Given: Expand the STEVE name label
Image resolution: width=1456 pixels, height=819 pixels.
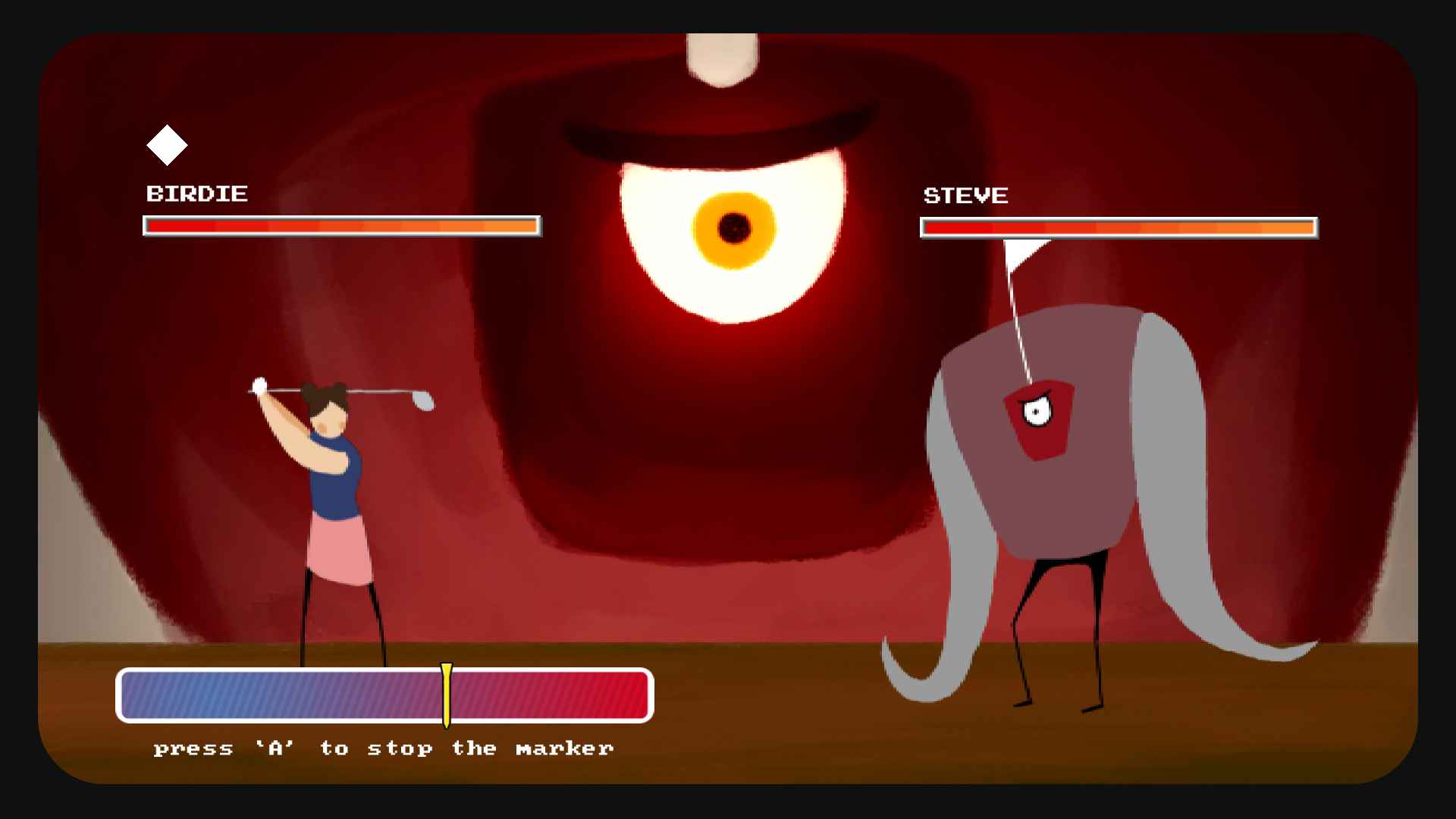Looking at the screenshot, I should pos(965,195).
